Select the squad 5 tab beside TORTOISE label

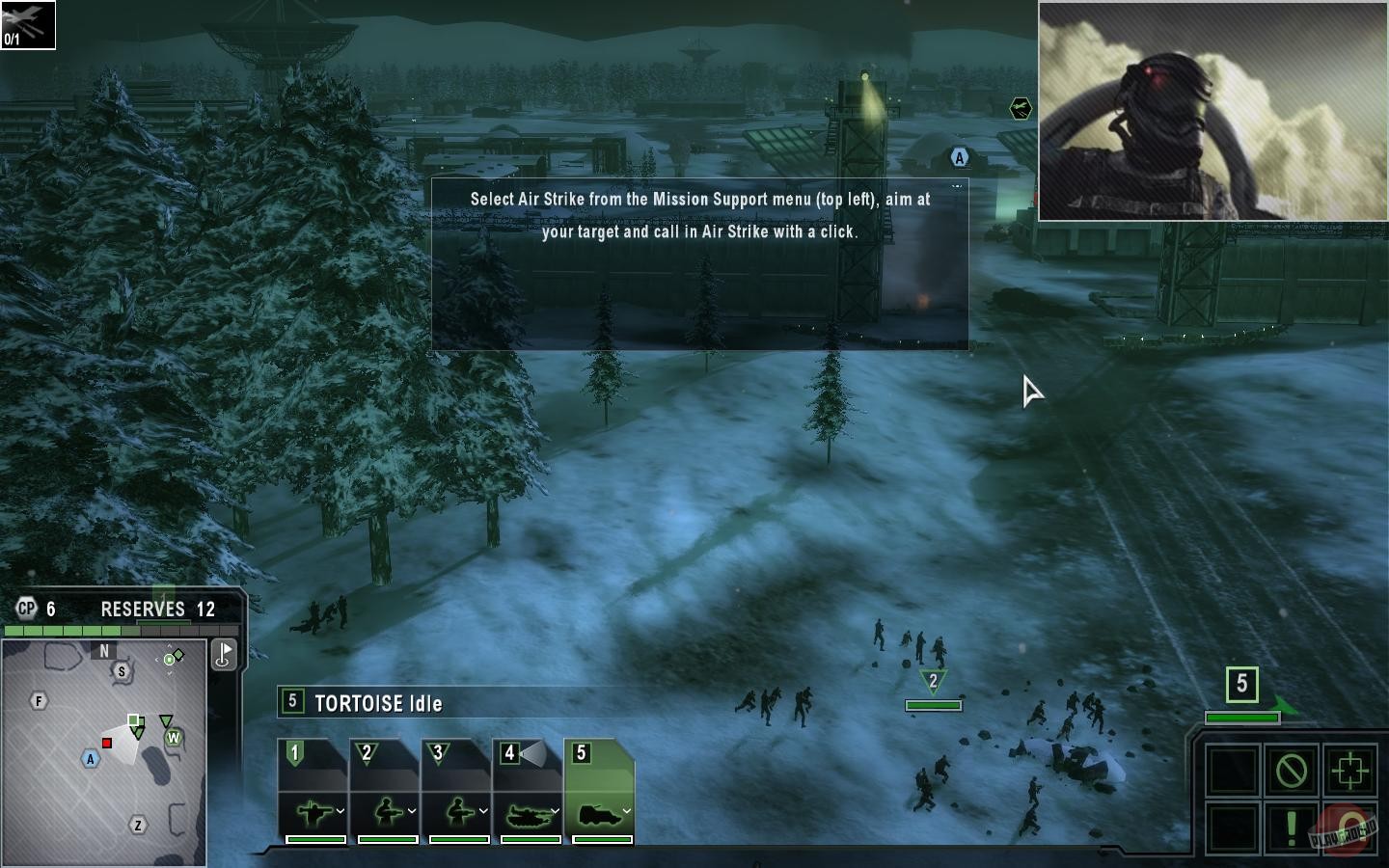pos(292,704)
